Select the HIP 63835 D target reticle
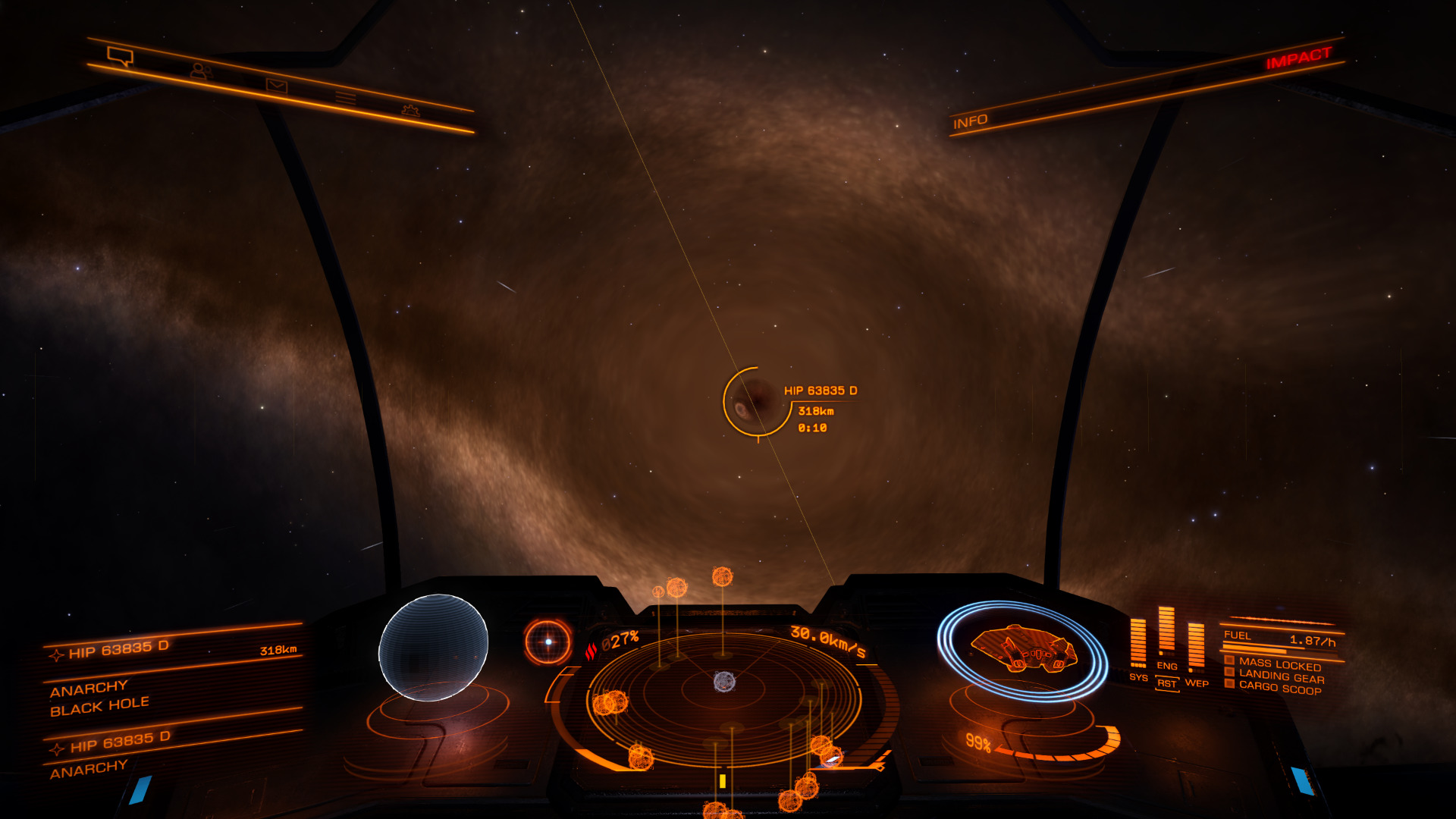1456x819 pixels. [x=756, y=401]
